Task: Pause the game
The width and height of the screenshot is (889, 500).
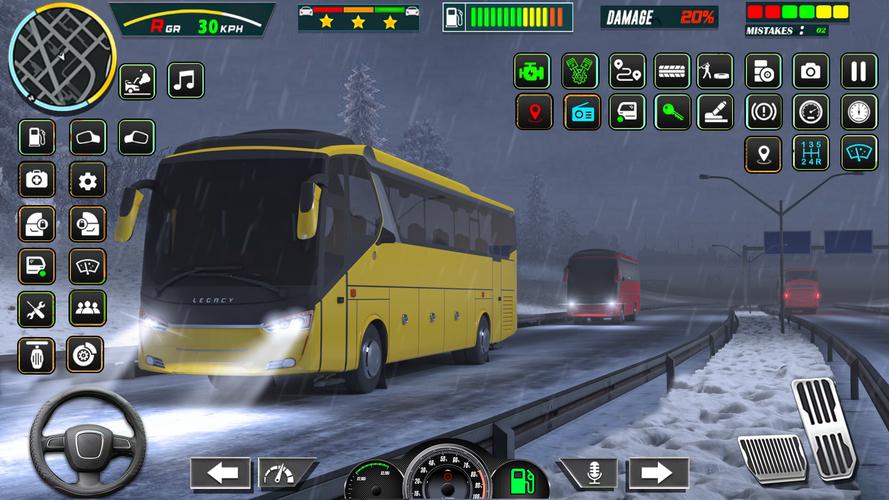Action: click(858, 71)
